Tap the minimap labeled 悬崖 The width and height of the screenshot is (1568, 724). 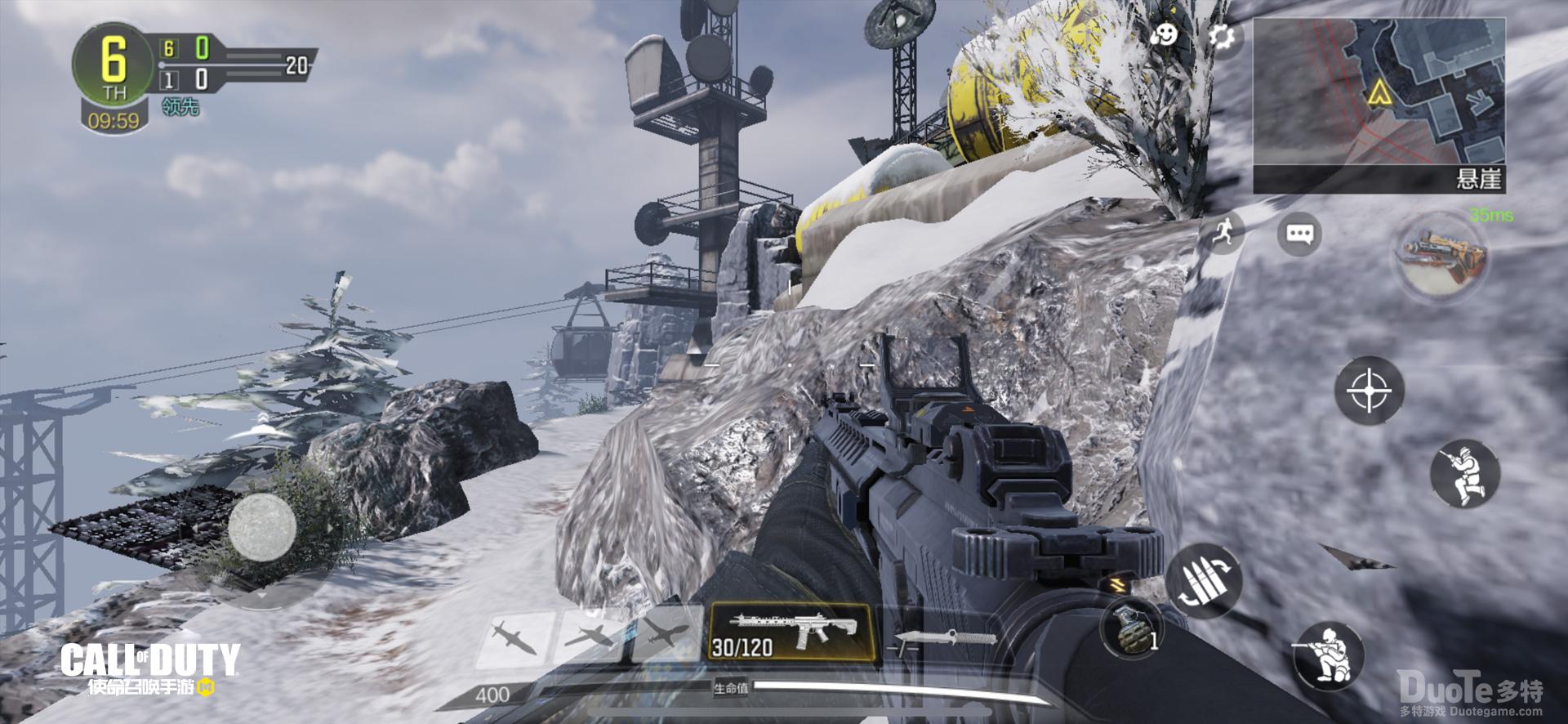tap(1379, 105)
